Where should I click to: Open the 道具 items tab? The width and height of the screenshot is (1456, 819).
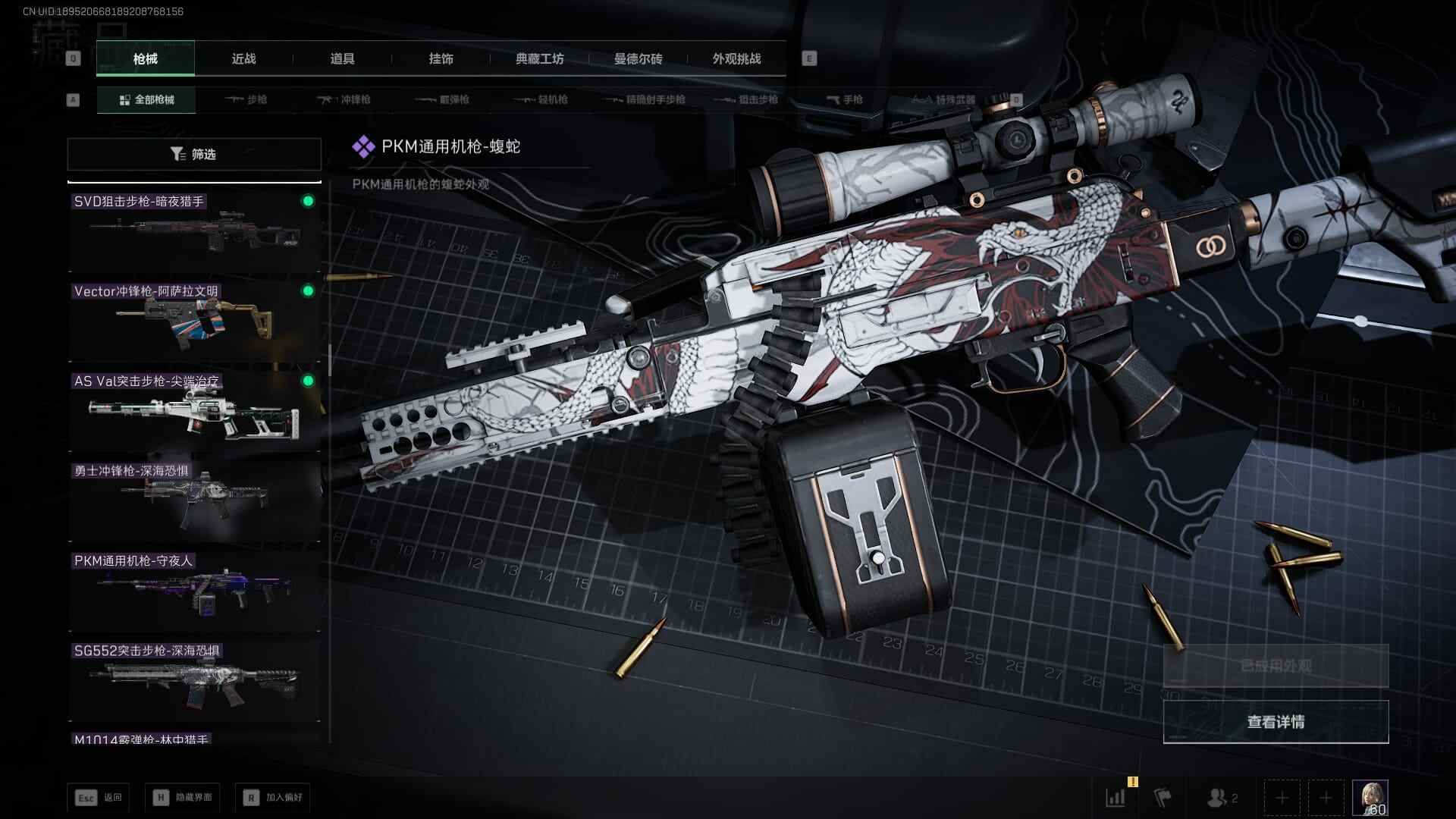point(342,58)
